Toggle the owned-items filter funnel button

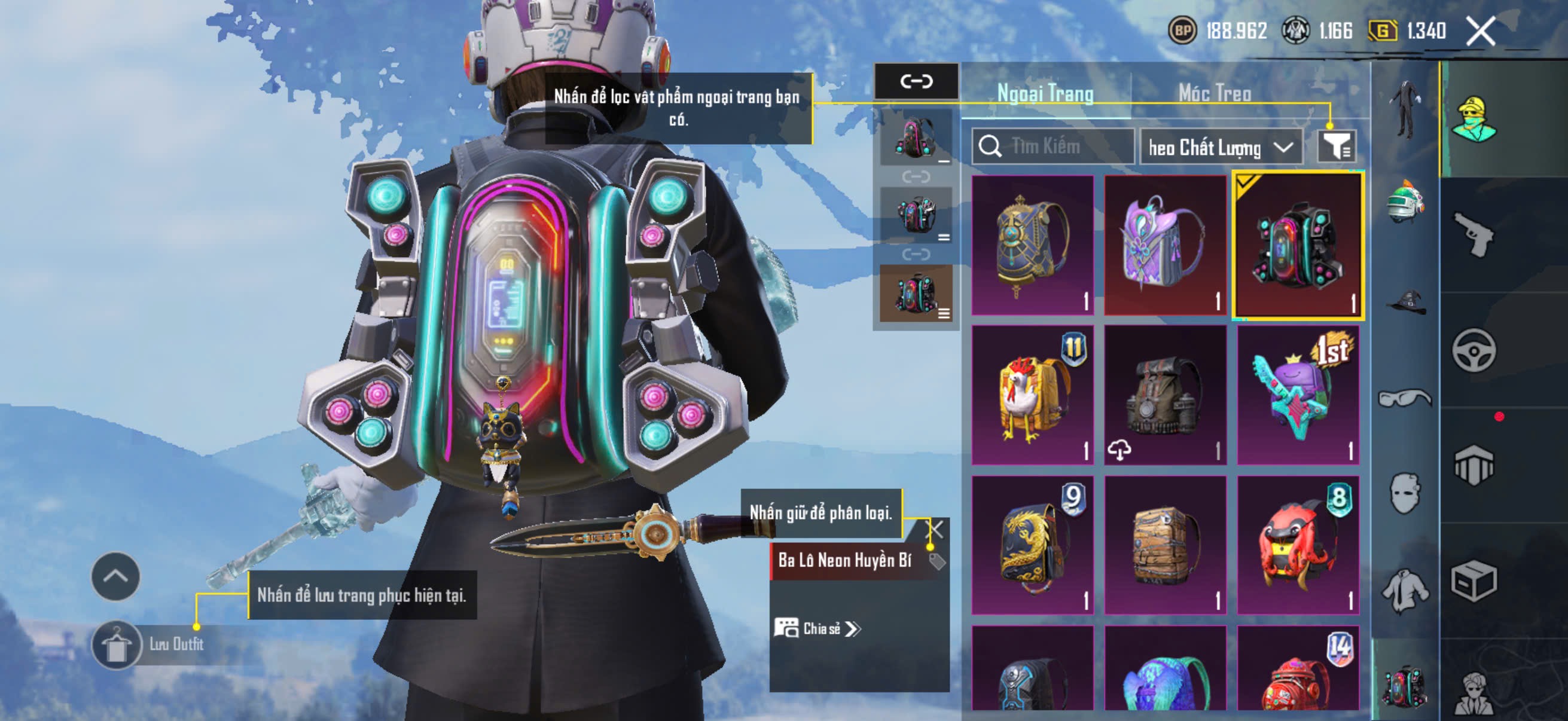1336,146
